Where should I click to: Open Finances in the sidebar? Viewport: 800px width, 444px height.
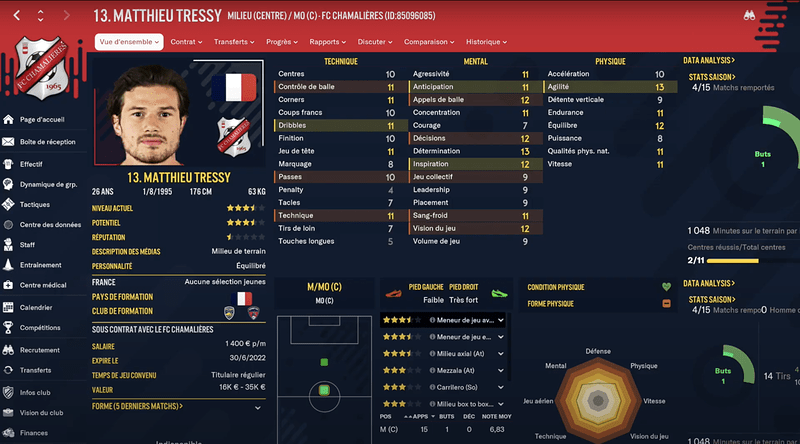34,432
